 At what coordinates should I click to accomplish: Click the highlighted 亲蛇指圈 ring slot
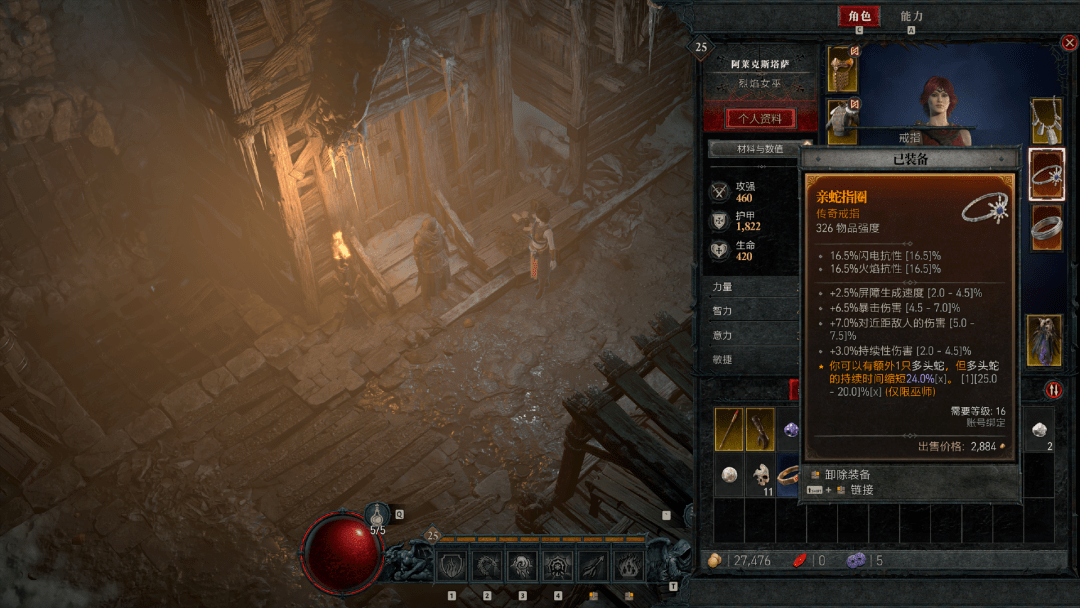pos(1046,174)
